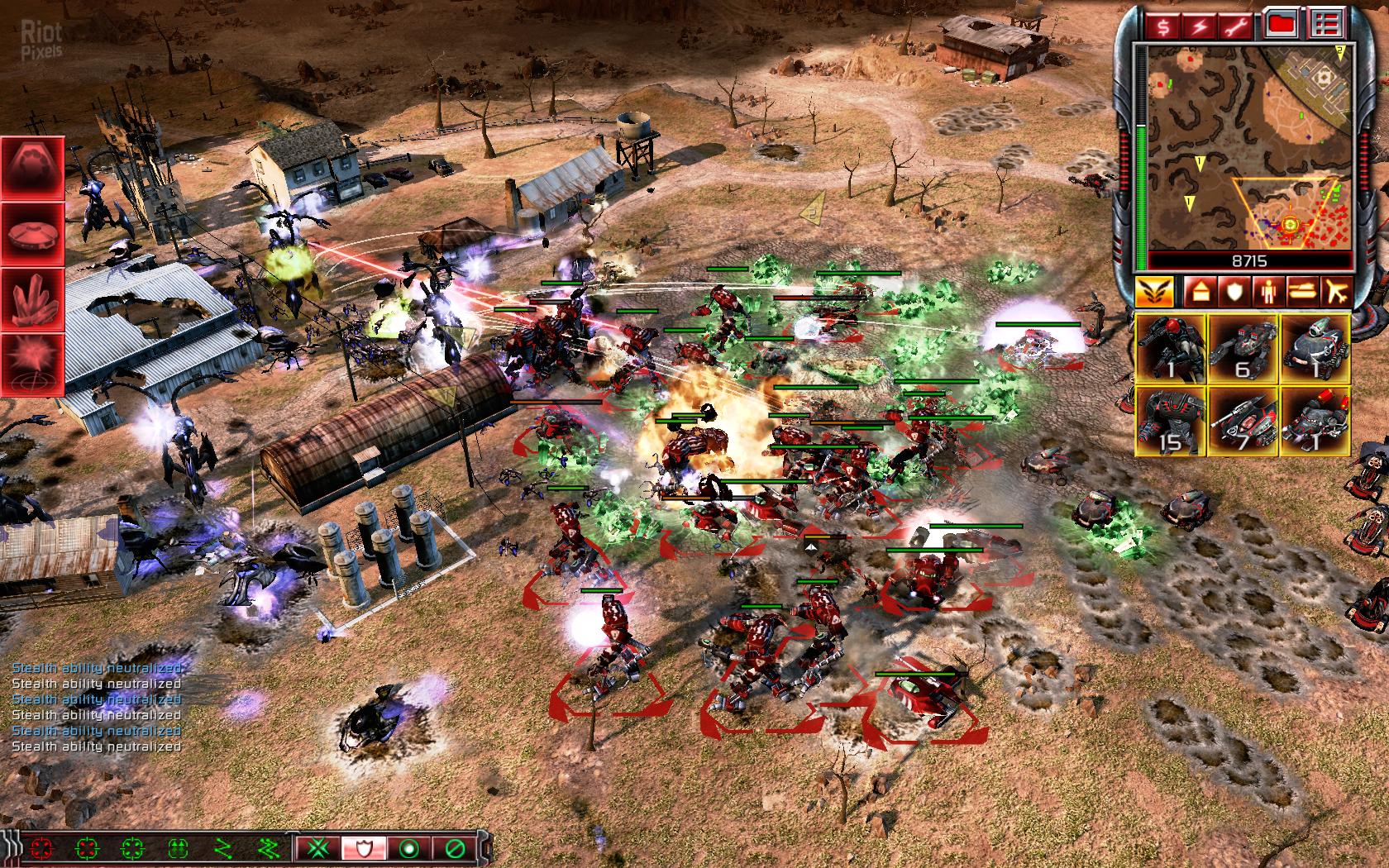Viewport: 1389px width, 868px height.
Task: Open the red folder tab
Action: pos(1282,26)
